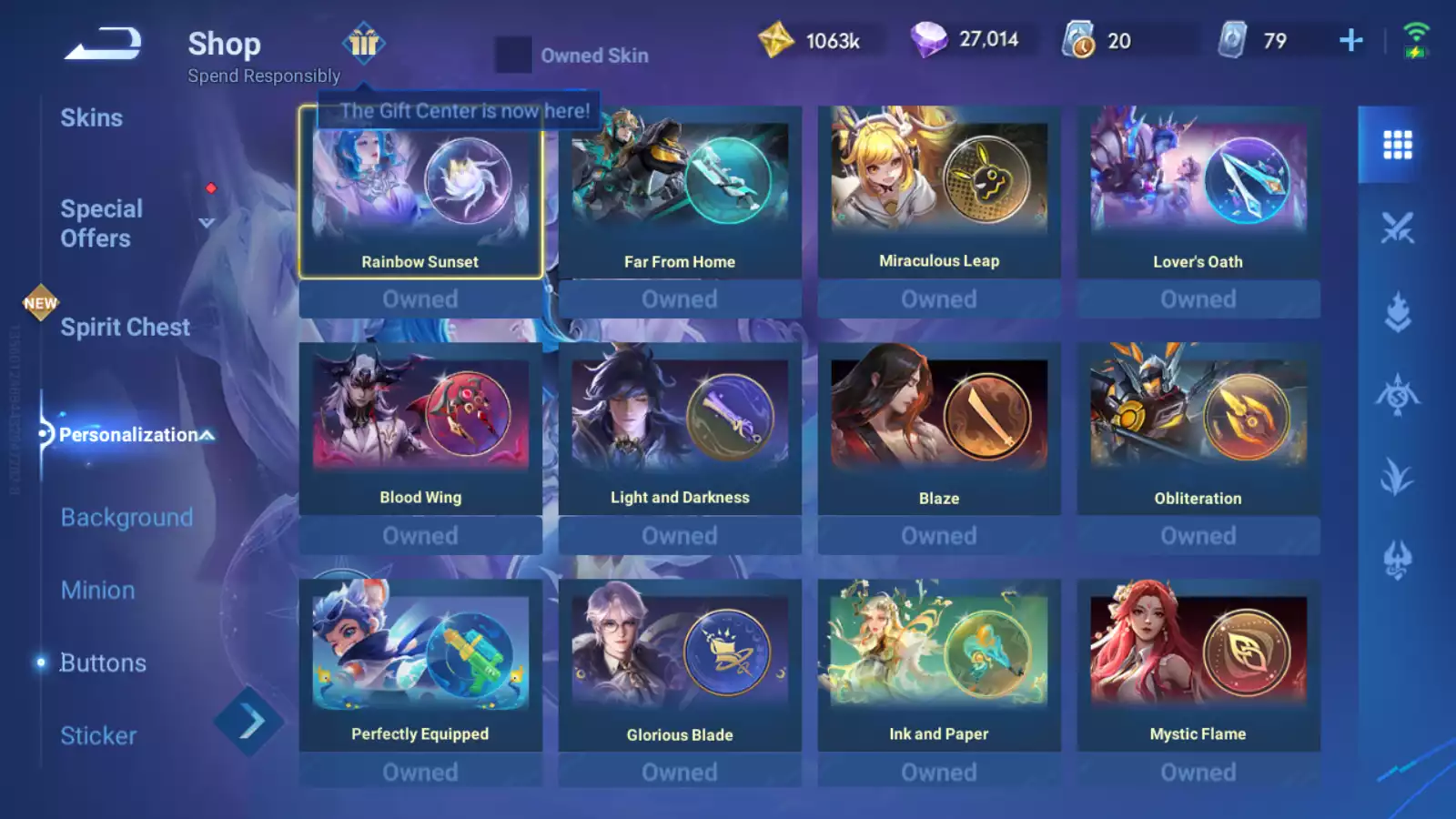Switch to the Minion subcategory
1456x819 pixels.
click(x=97, y=590)
